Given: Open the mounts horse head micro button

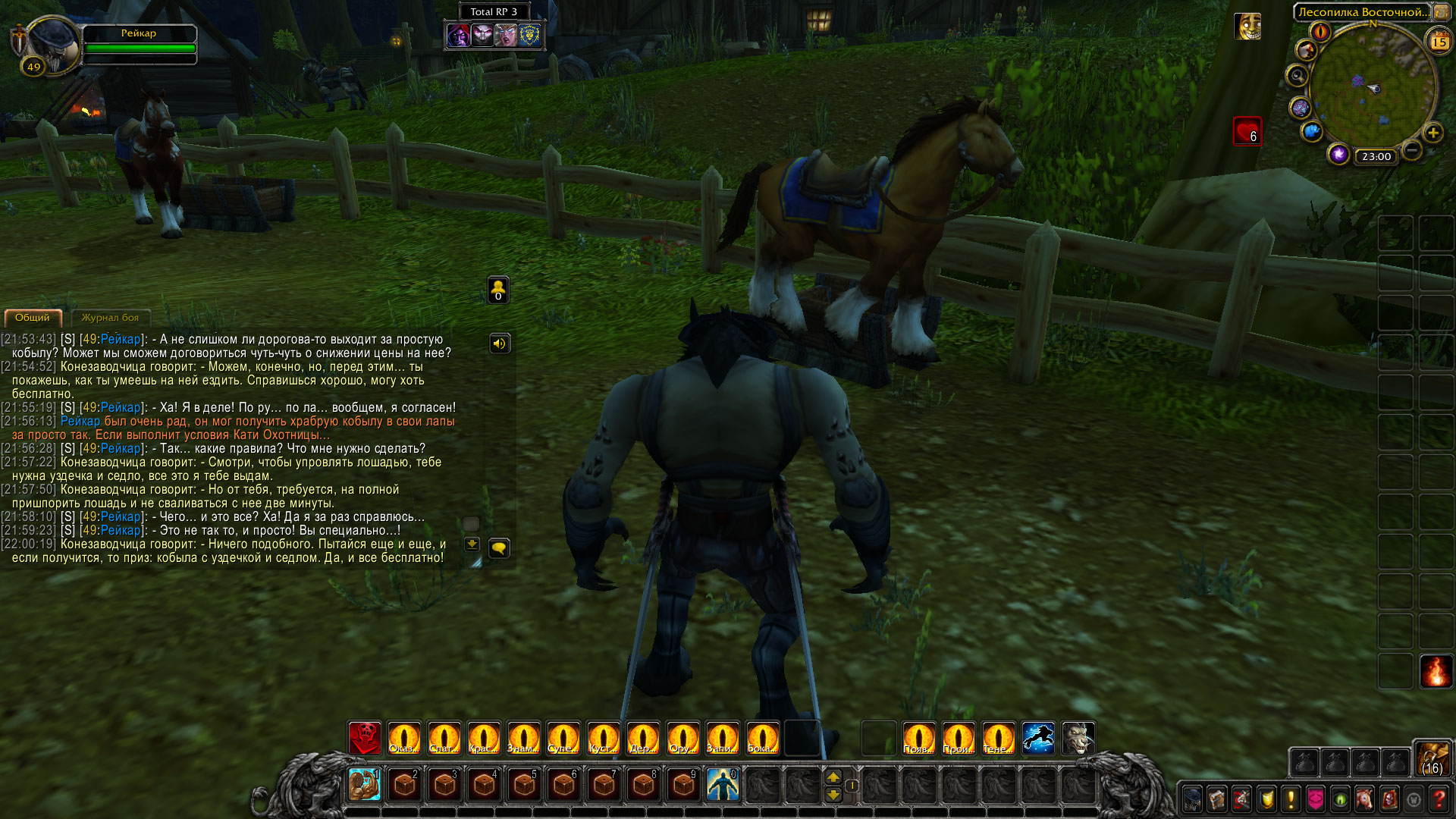Looking at the screenshot, I should point(1364,799).
